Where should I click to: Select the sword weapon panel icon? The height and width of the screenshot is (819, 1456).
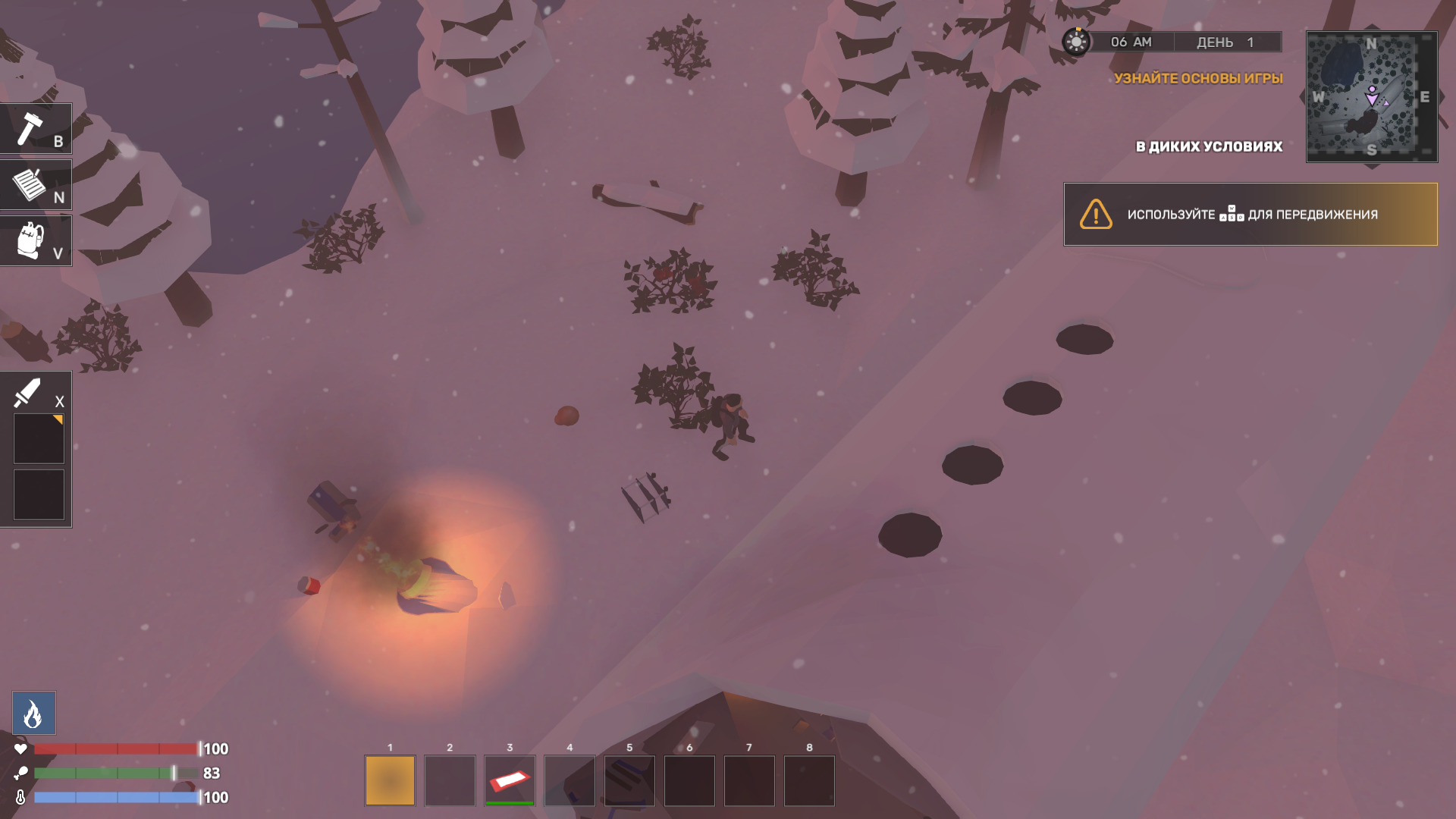click(27, 393)
